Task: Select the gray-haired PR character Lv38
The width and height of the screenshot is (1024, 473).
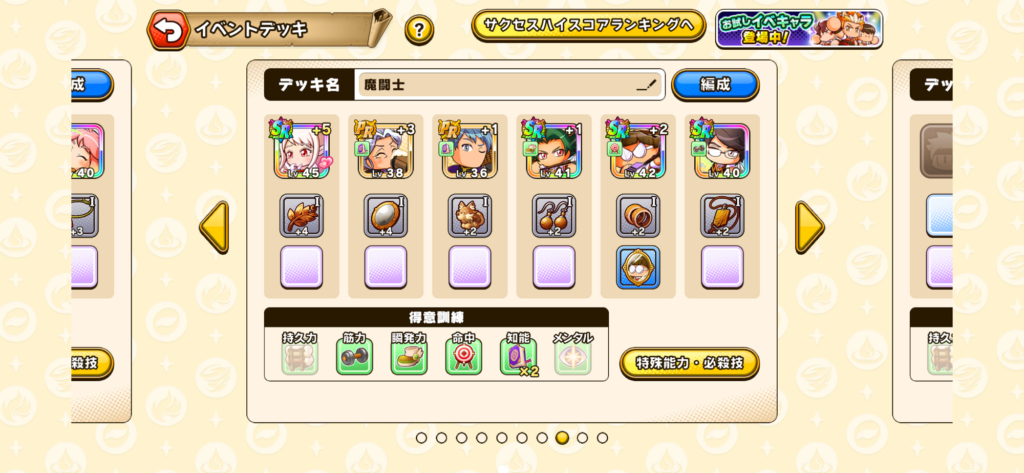Action: point(385,150)
